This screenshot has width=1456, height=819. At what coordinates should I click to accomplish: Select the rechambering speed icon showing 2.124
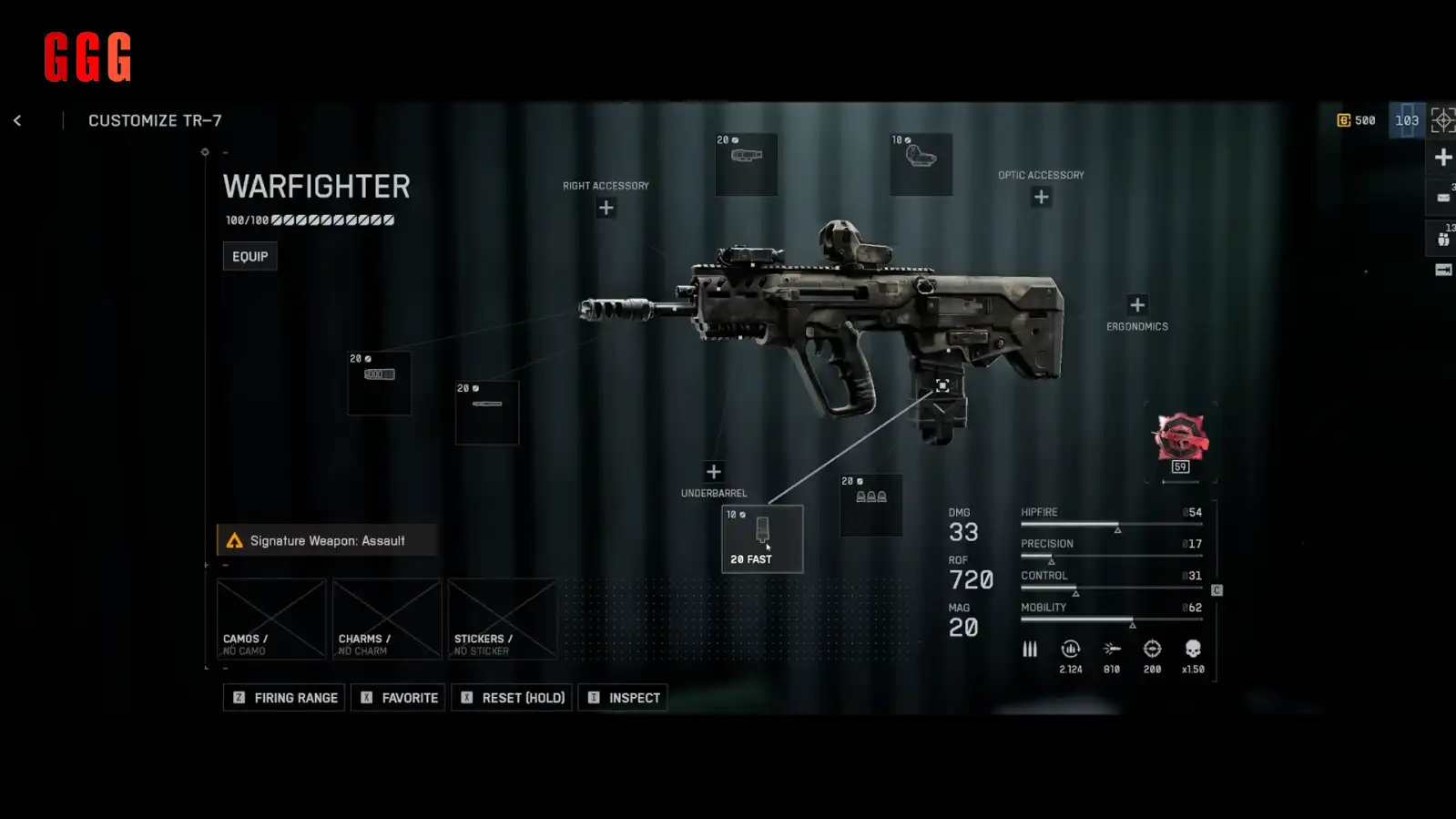pos(1069,650)
